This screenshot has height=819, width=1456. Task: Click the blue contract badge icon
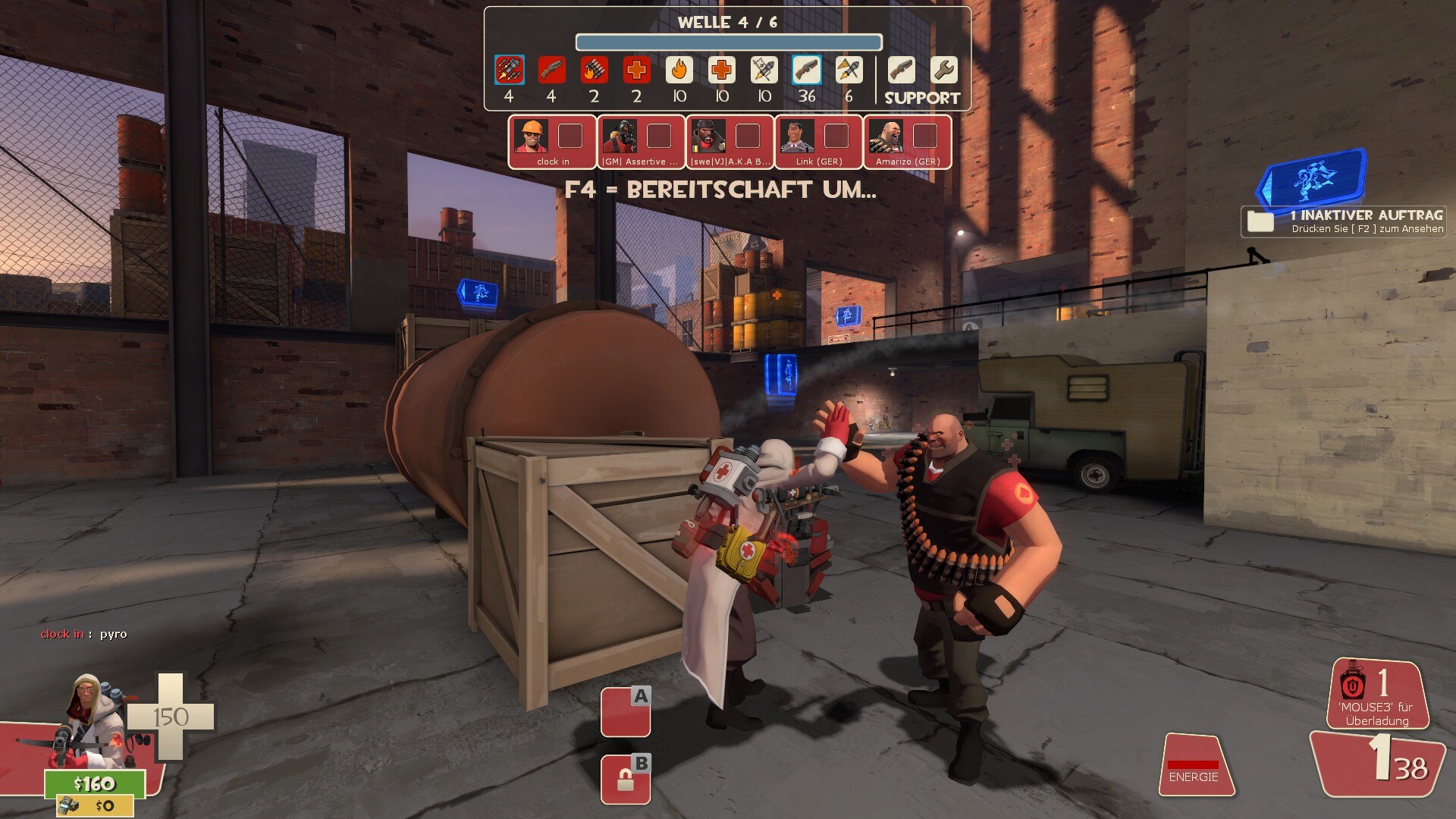coord(1314,177)
